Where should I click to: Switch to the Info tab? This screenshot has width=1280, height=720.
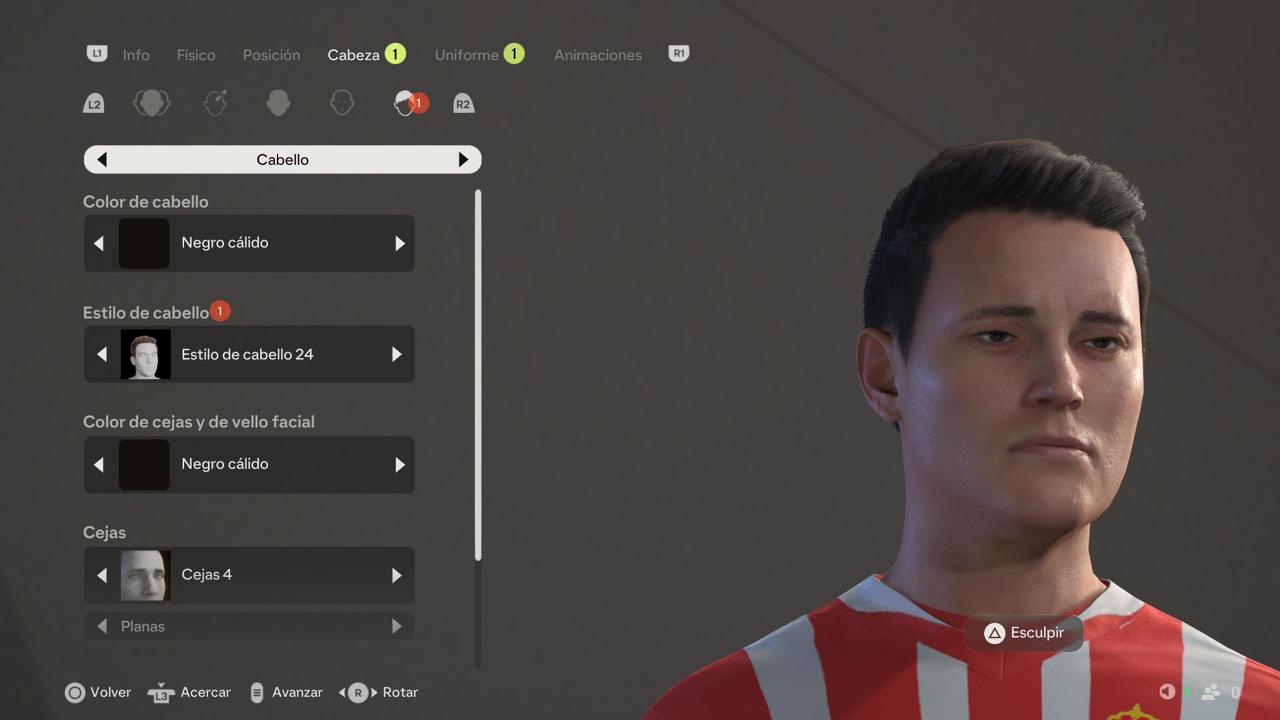tap(136, 55)
